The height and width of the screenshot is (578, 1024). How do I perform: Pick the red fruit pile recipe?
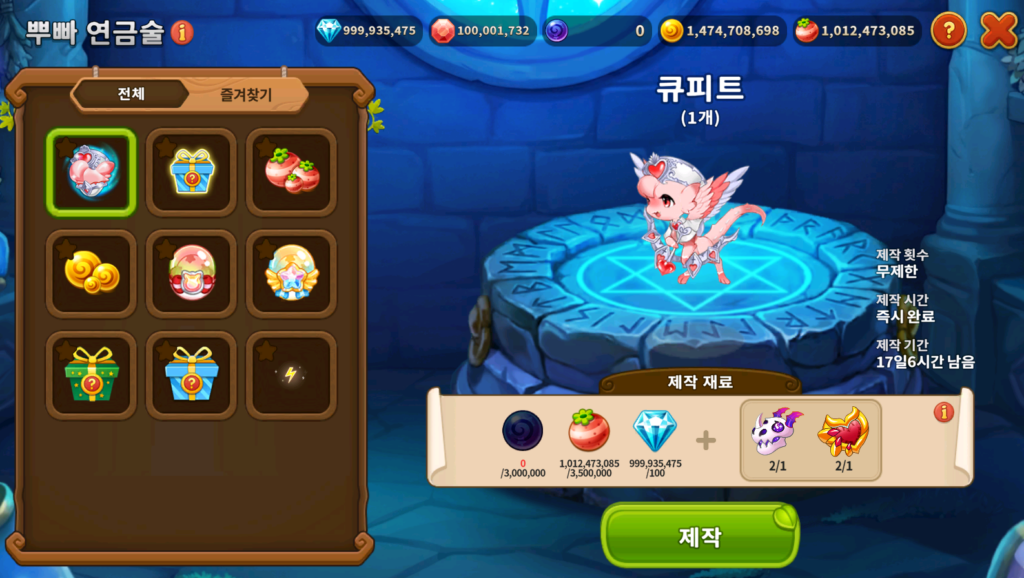[x=291, y=172]
